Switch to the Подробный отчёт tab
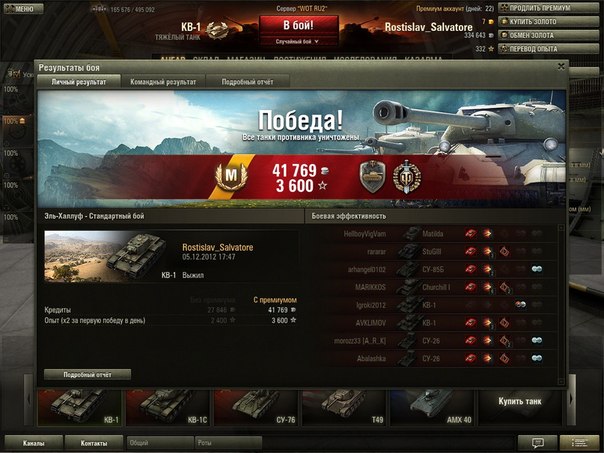The width and height of the screenshot is (604, 453). pyautogui.click(x=246, y=82)
